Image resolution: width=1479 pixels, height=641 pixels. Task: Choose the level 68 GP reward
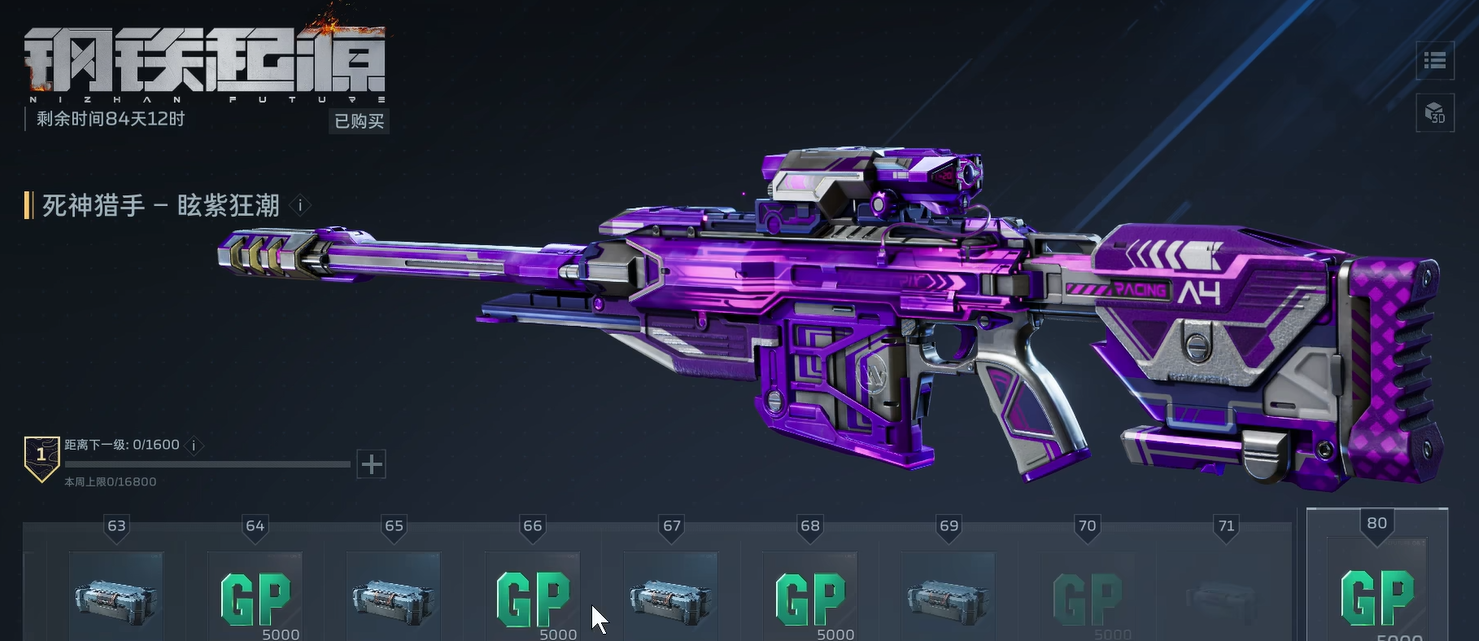click(x=809, y=597)
